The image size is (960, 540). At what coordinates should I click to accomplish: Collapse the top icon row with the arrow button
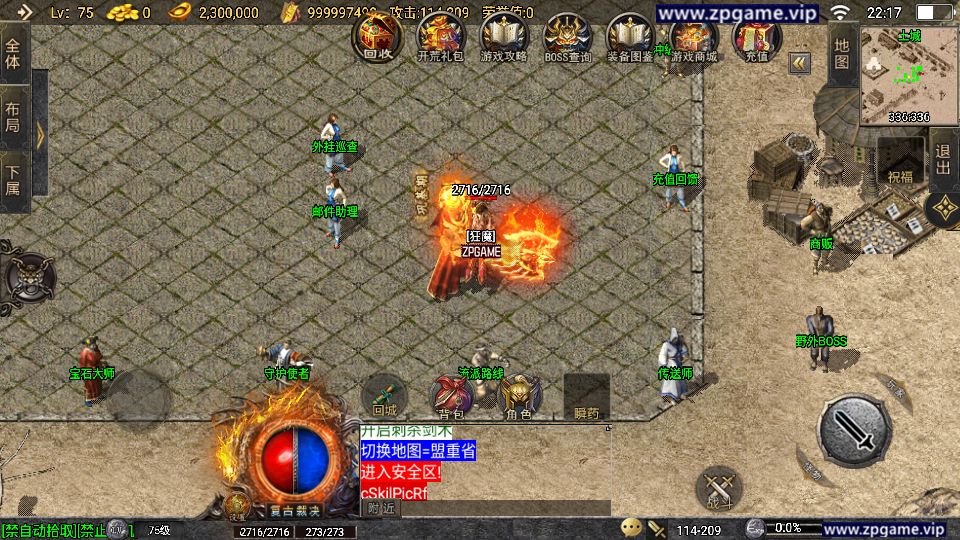pos(799,63)
